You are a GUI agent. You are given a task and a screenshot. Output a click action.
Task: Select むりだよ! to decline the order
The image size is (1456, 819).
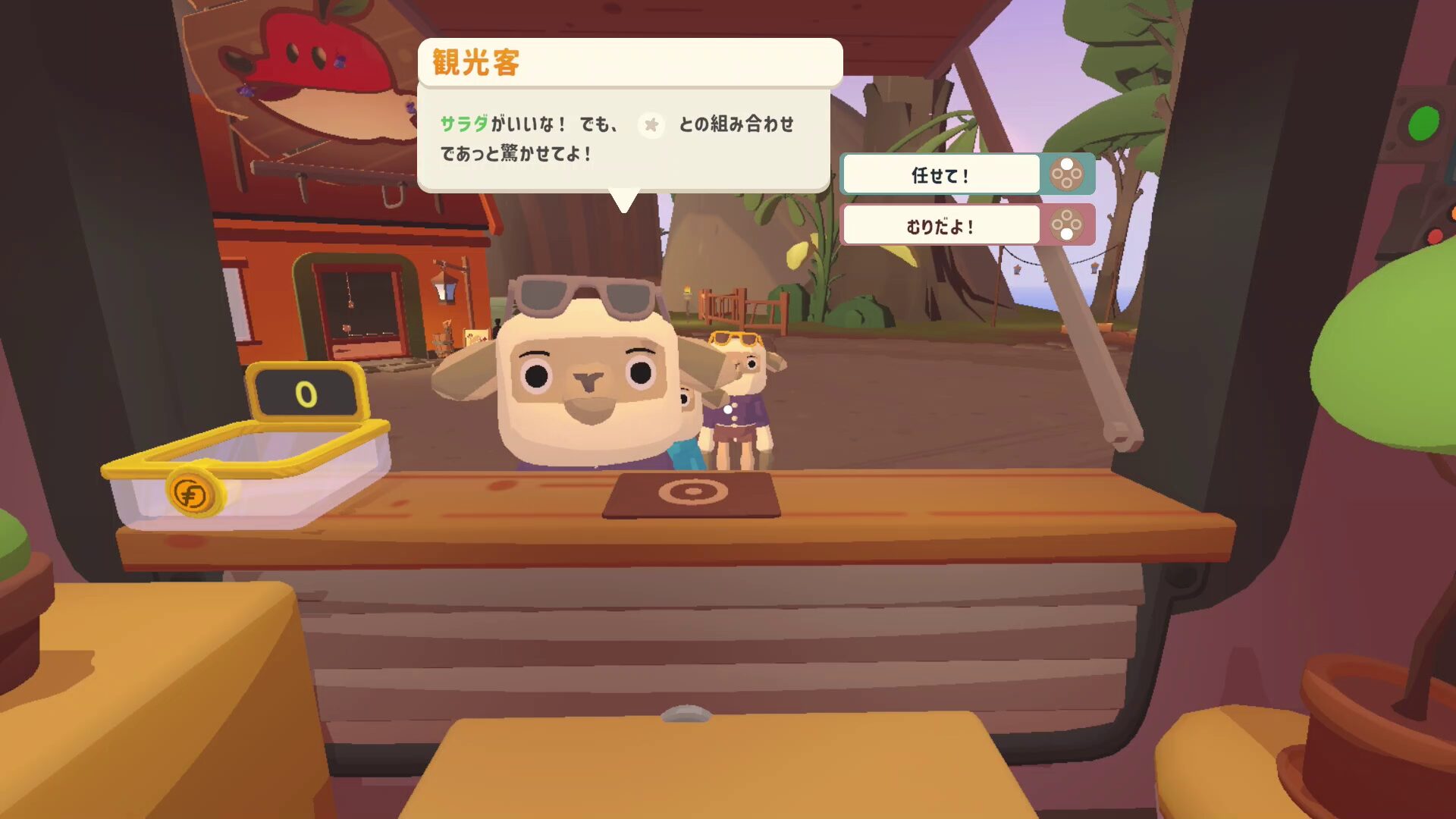pyautogui.click(x=941, y=224)
